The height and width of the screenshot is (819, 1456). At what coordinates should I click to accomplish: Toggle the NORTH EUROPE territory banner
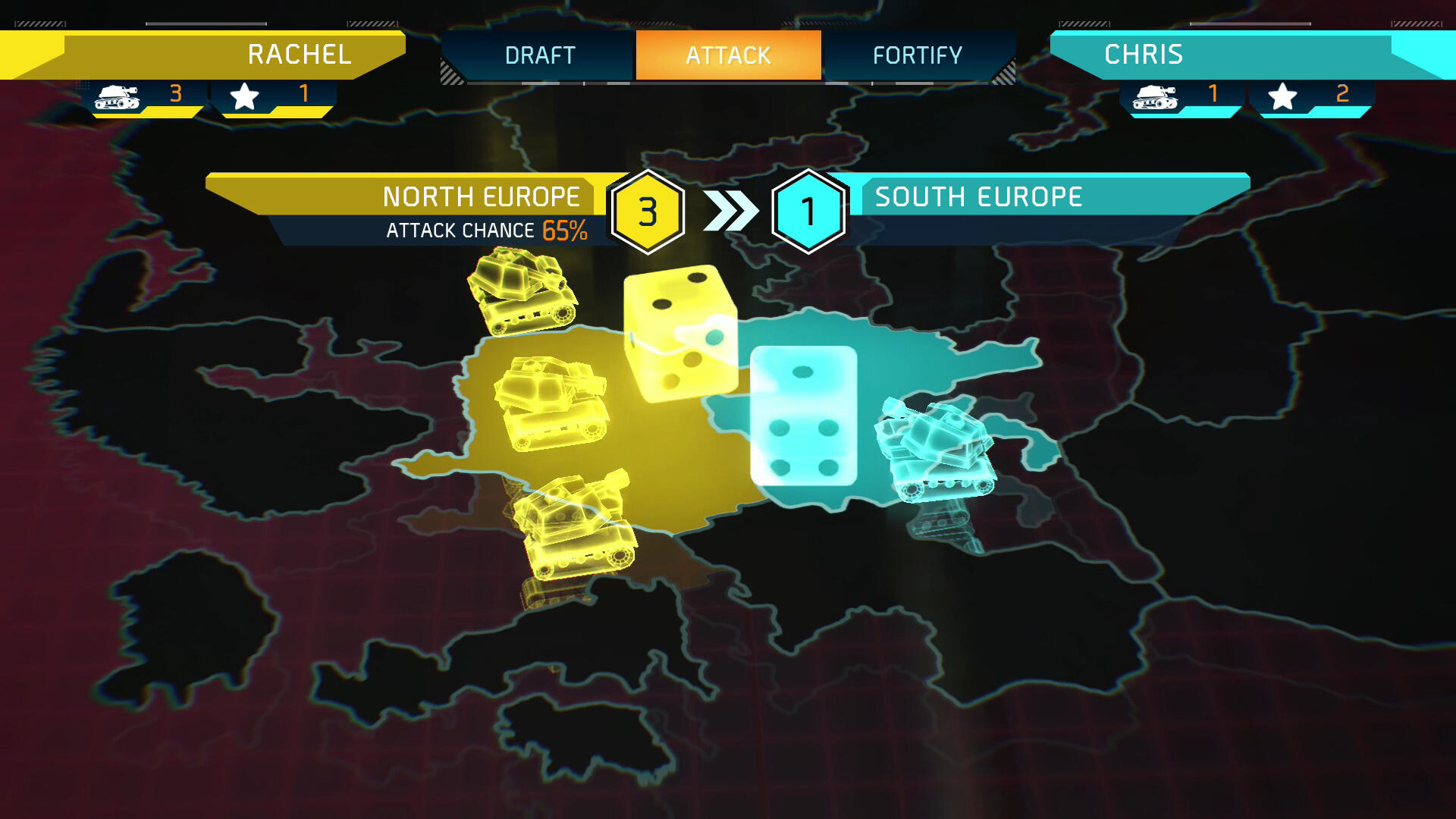click(482, 196)
